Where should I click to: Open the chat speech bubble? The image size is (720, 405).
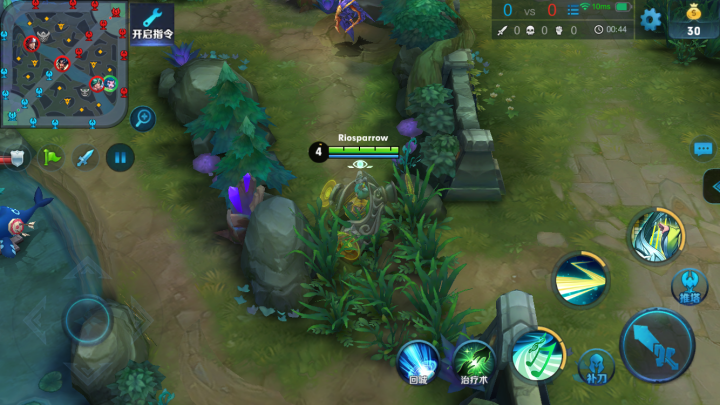click(x=703, y=149)
